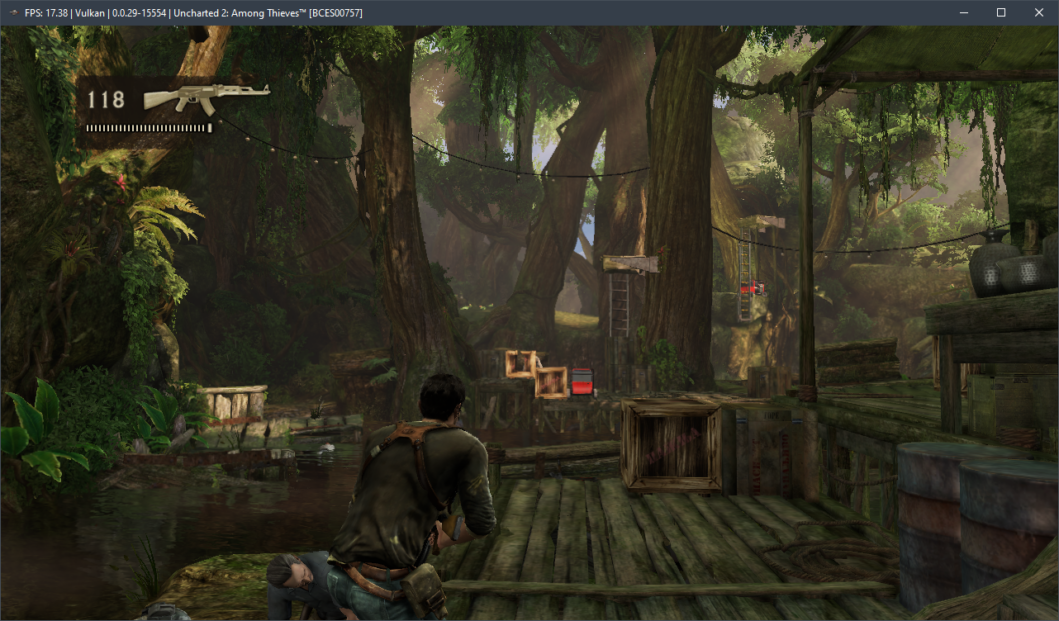Minimize the emulator window
Screen dimensions: 1059x621
[x=963, y=12]
